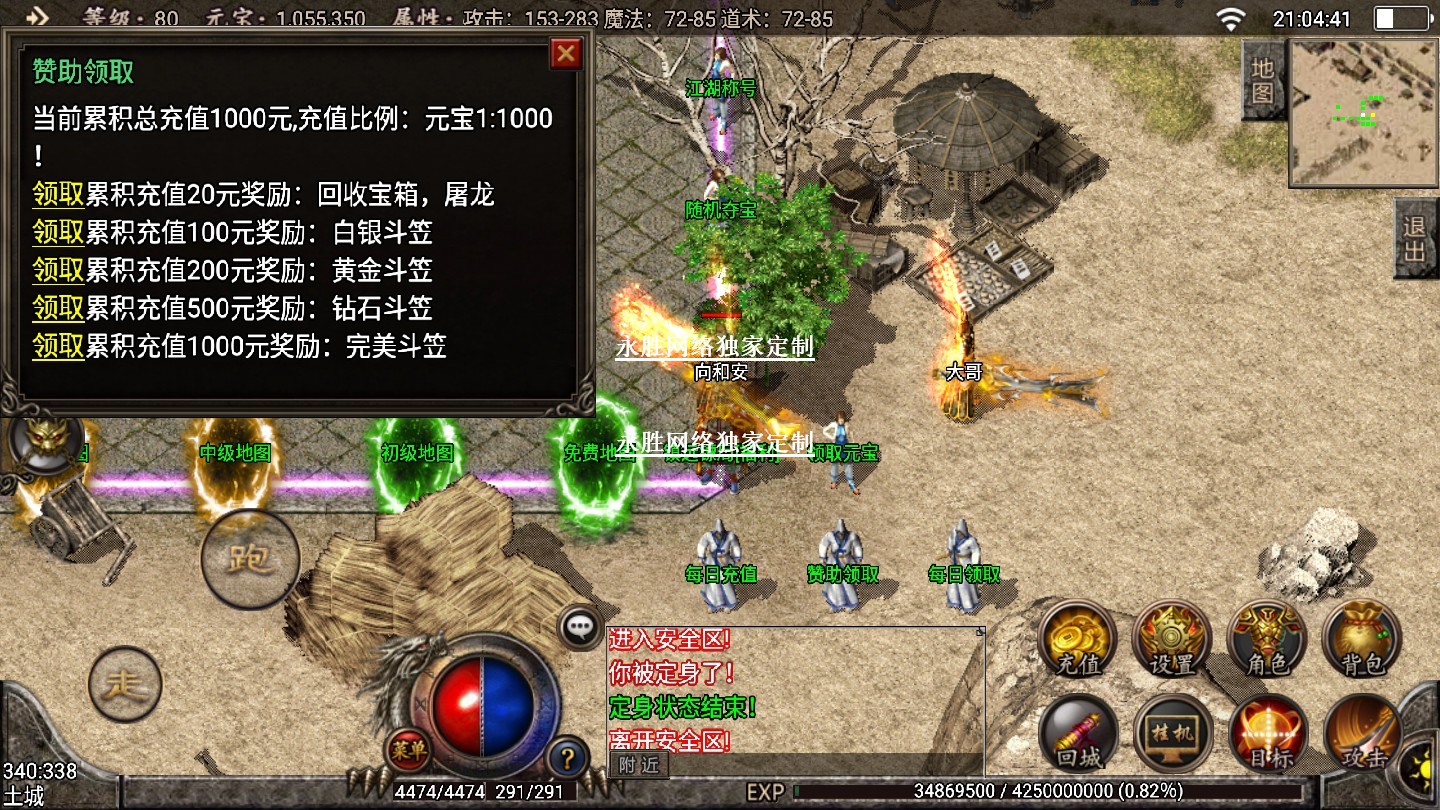This screenshot has width=1440, height=810.
Task: Open the 设置 settings icon
Action: (x=1172, y=640)
